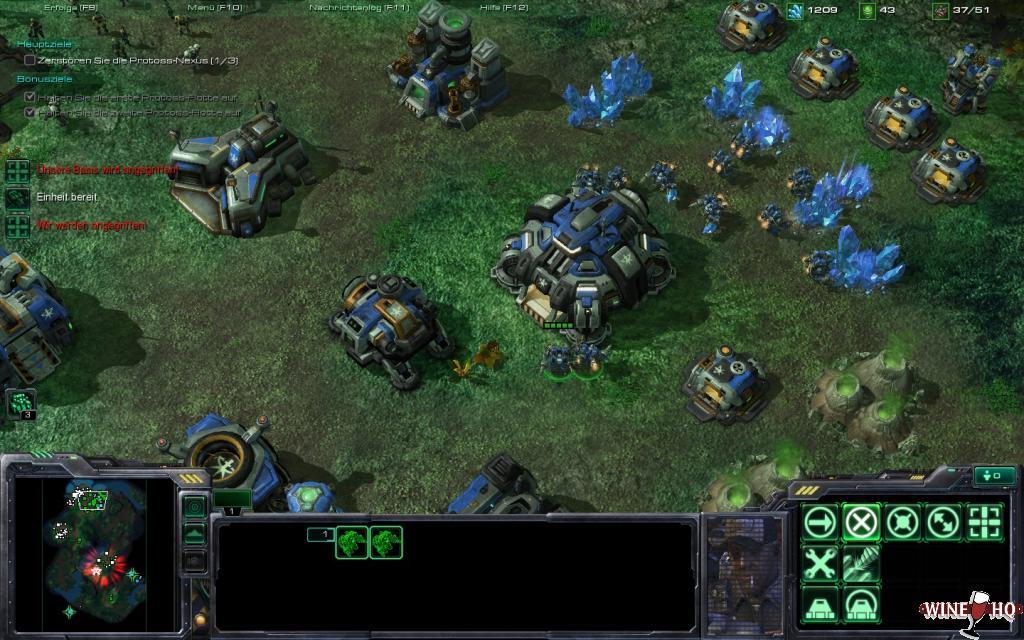Choose the Patrol command with diagonal arrows
1024x640 pixels.
(943, 521)
